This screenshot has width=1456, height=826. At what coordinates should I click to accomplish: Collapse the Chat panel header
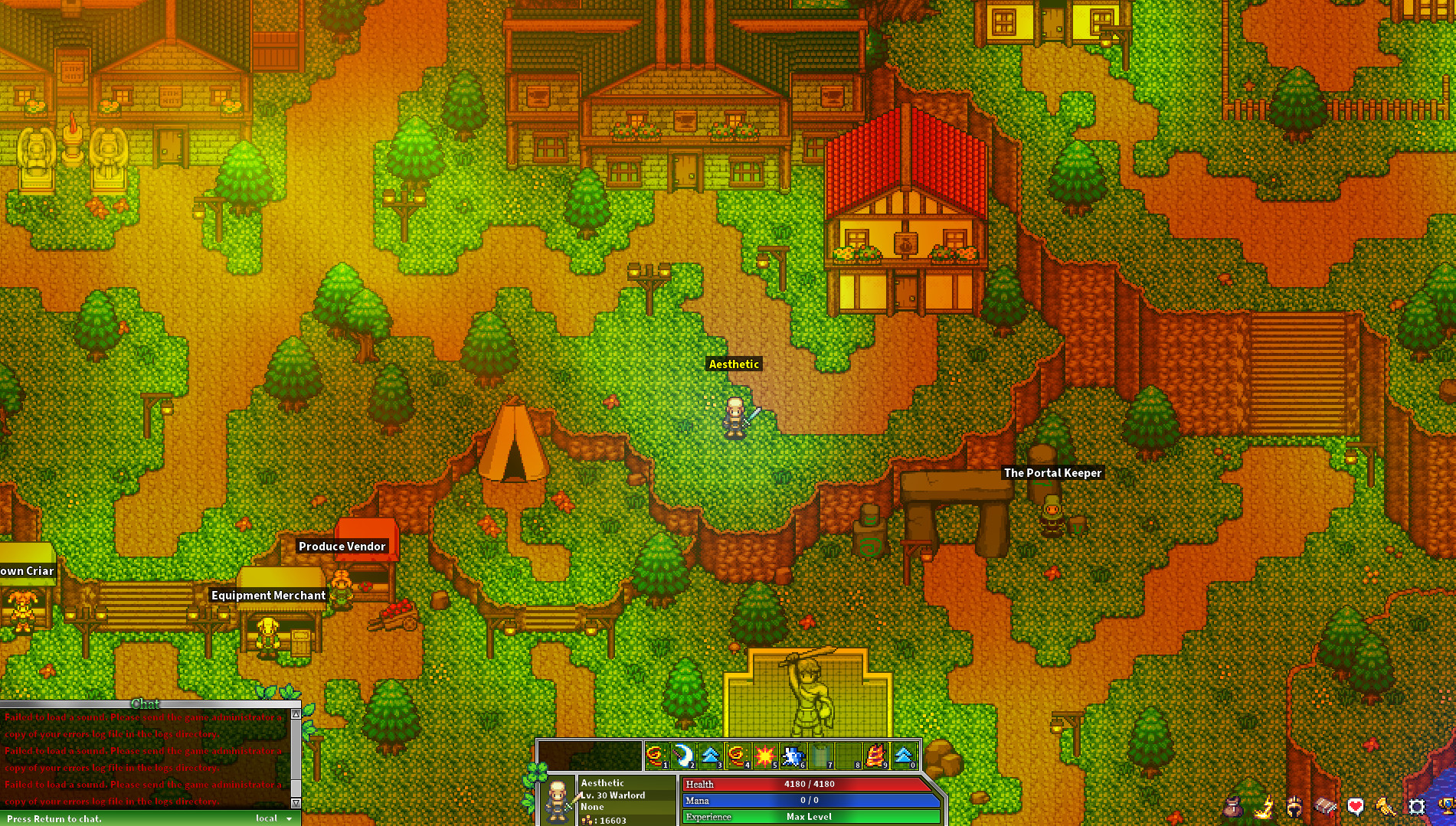coord(146,704)
